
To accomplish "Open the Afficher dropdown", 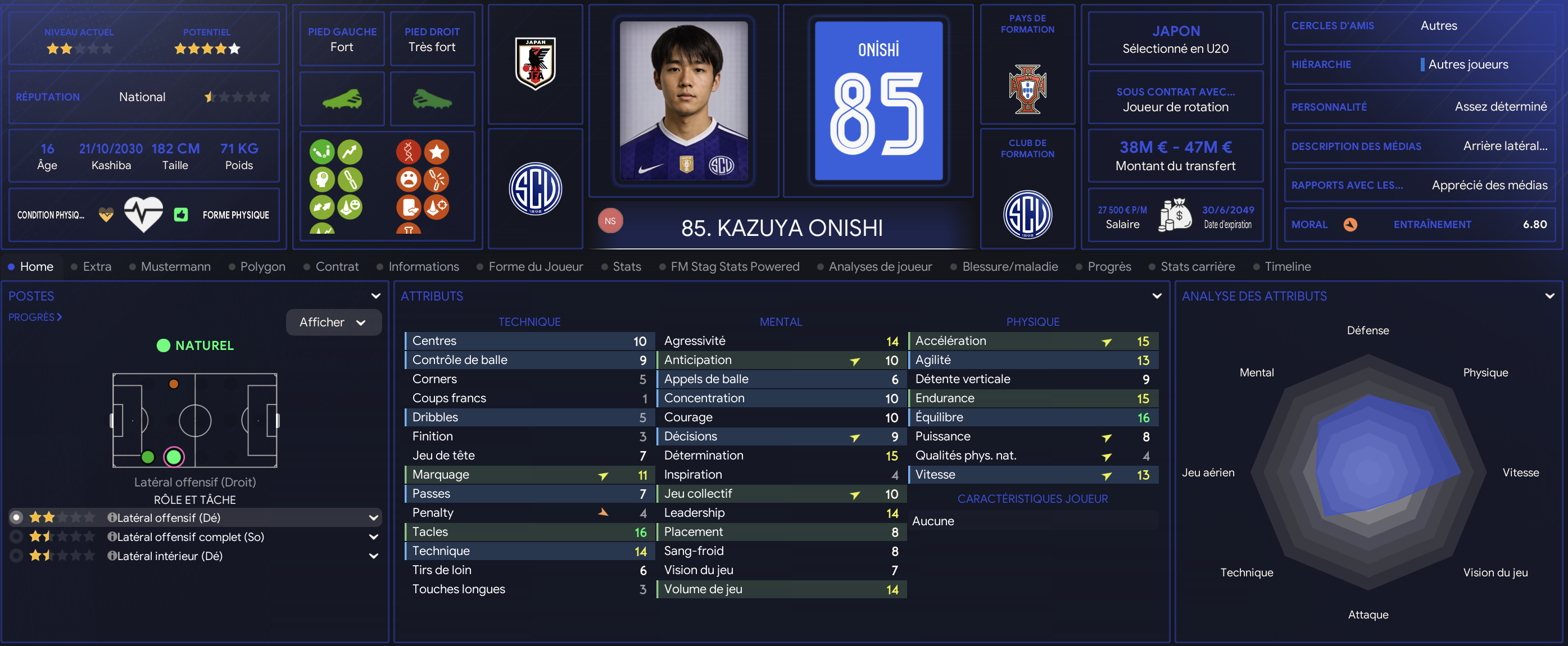I will point(333,322).
